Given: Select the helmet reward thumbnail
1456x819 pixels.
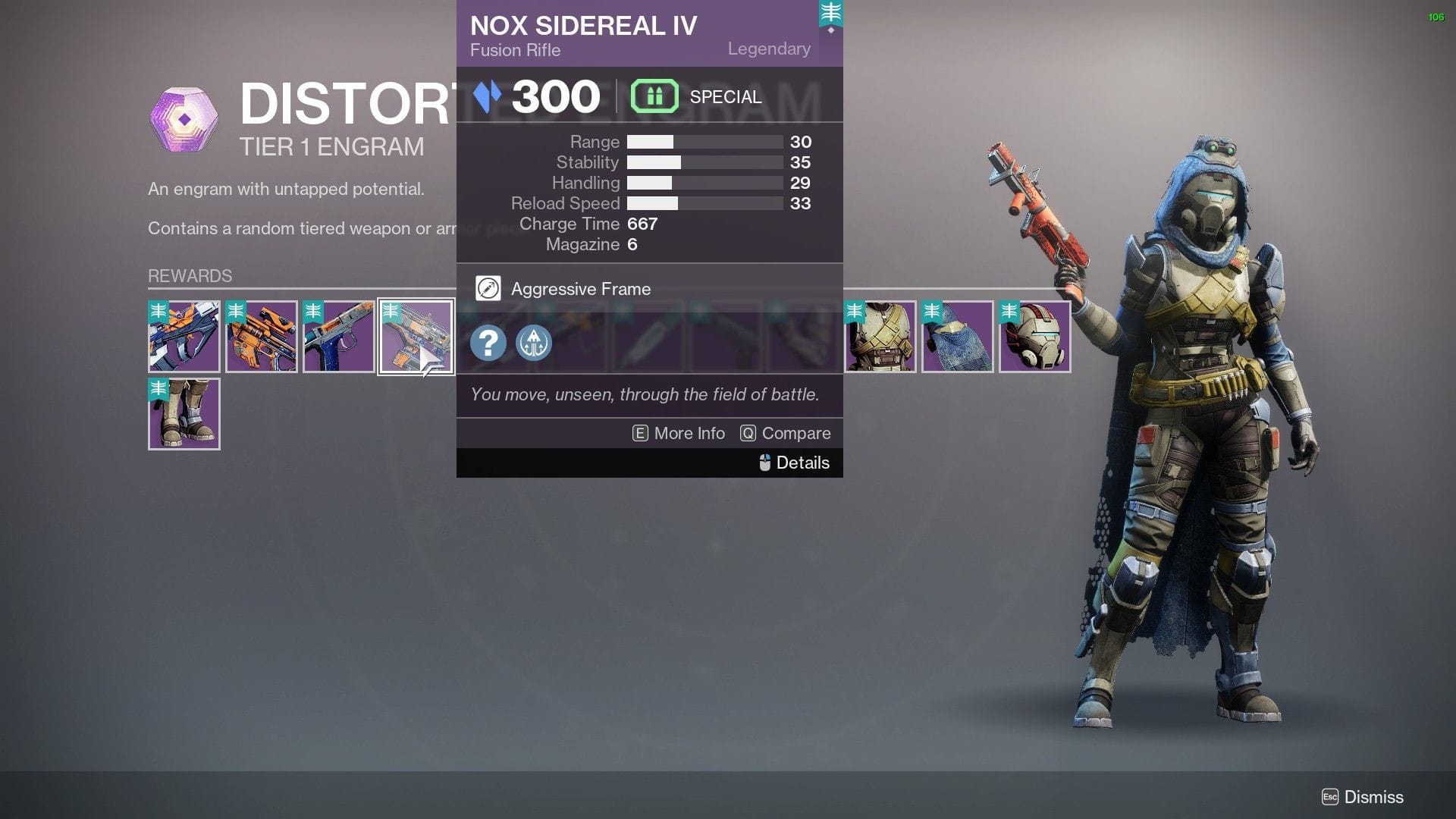Looking at the screenshot, I should (x=1034, y=336).
